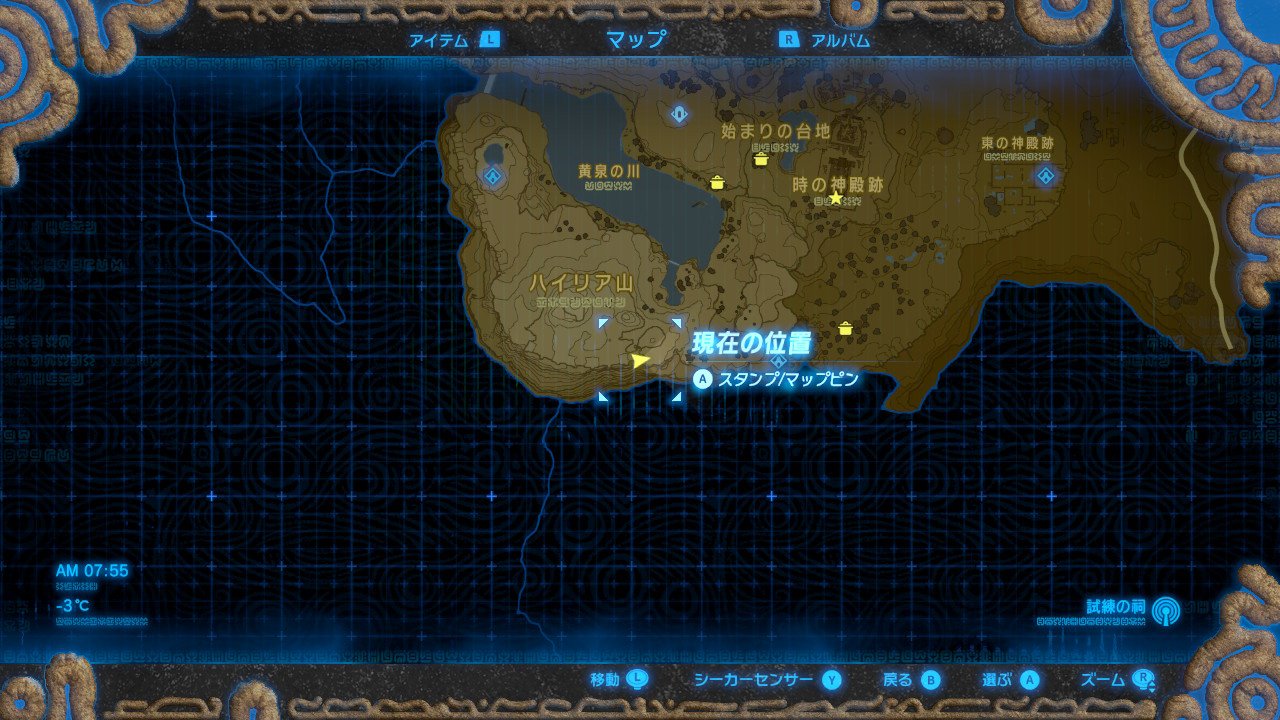Switch to the アイテム tab

pos(440,40)
